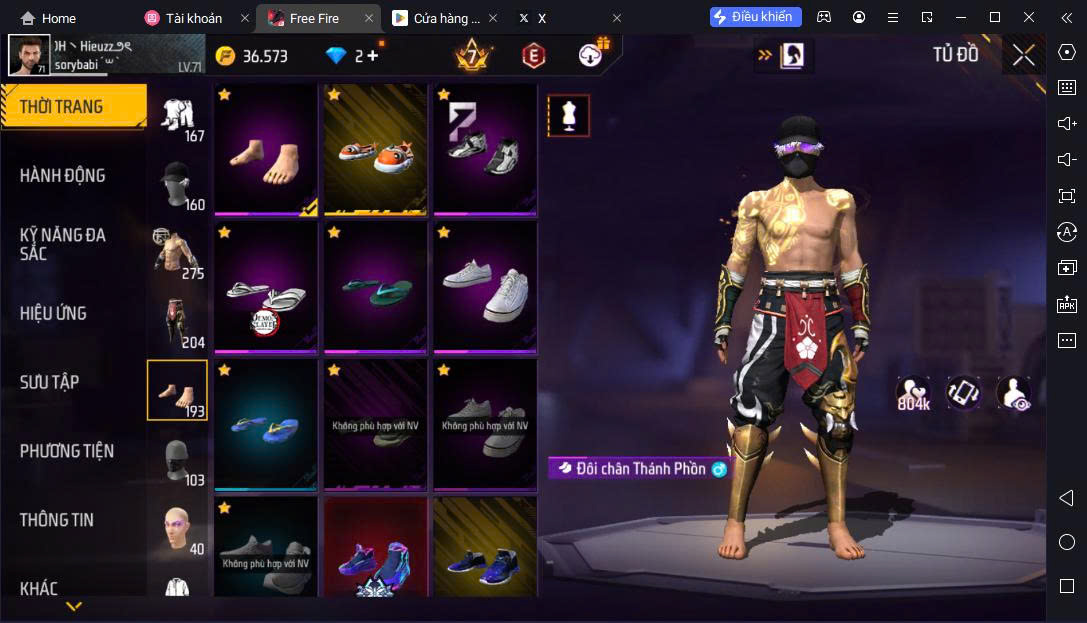
Task: Select the orange fish slippers
Action: coord(375,150)
